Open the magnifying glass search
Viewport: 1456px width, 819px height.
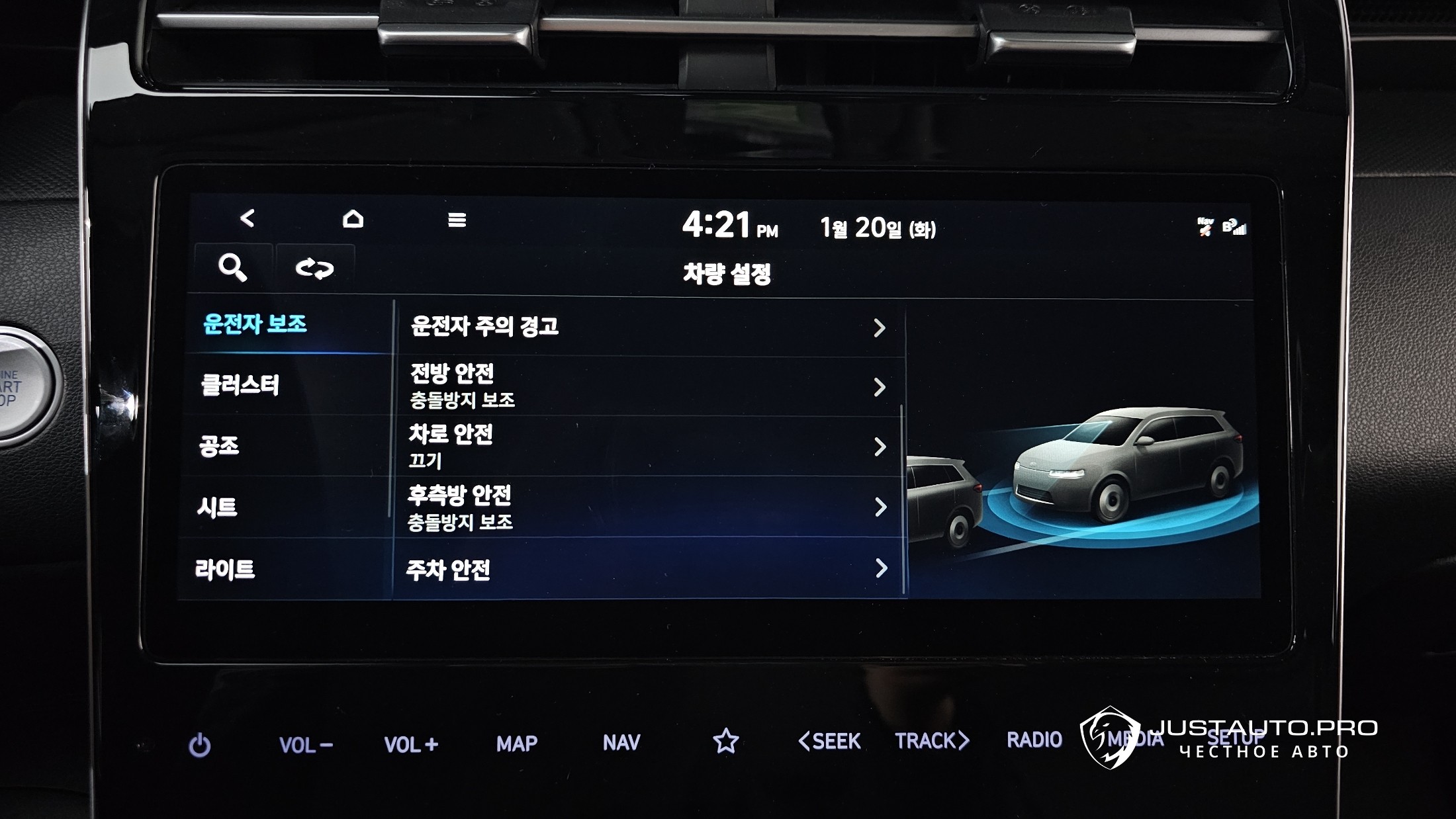pos(232,268)
